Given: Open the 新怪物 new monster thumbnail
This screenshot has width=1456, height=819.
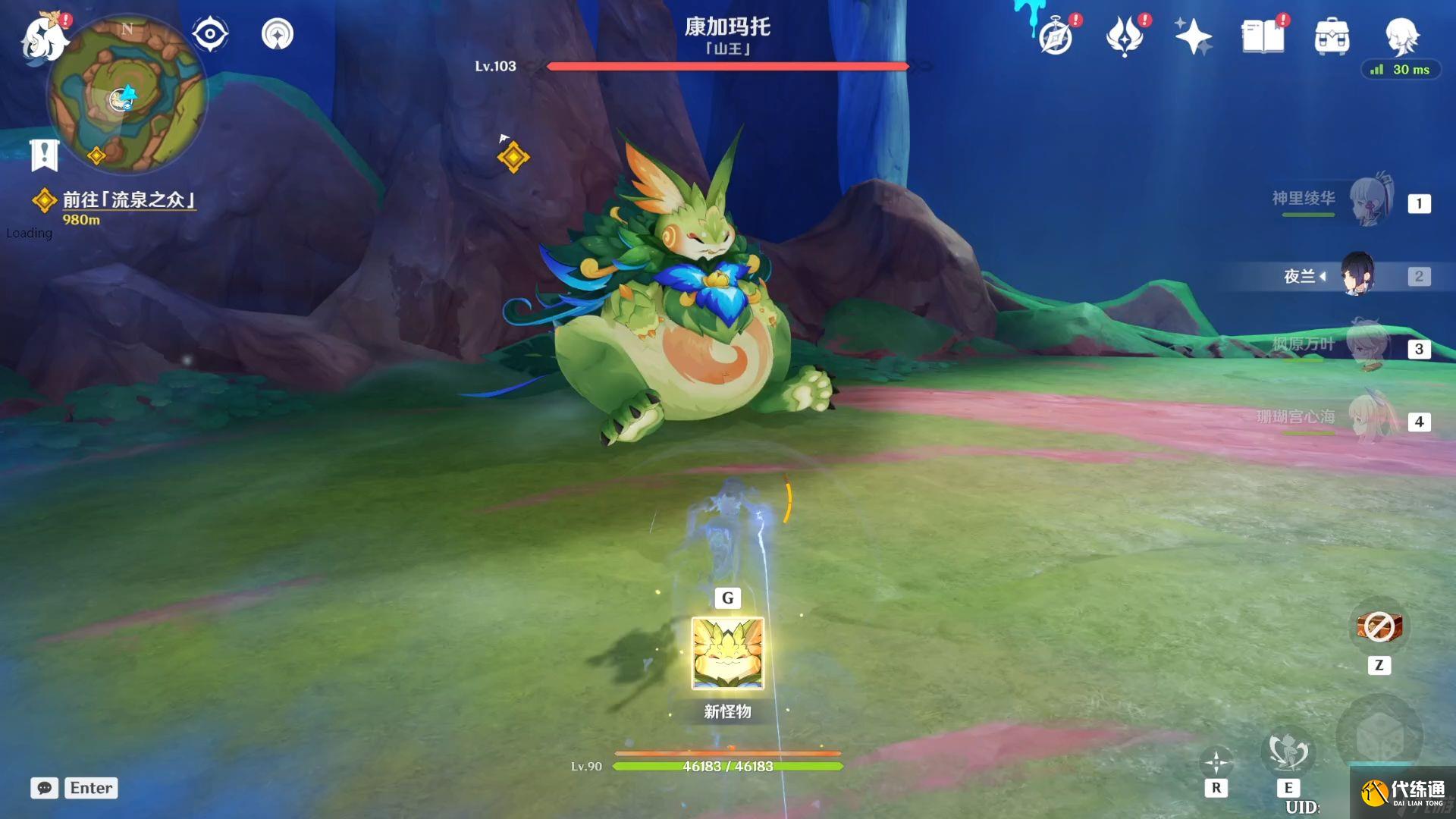Looking at the screenshot, I should [x=727, y=653].
